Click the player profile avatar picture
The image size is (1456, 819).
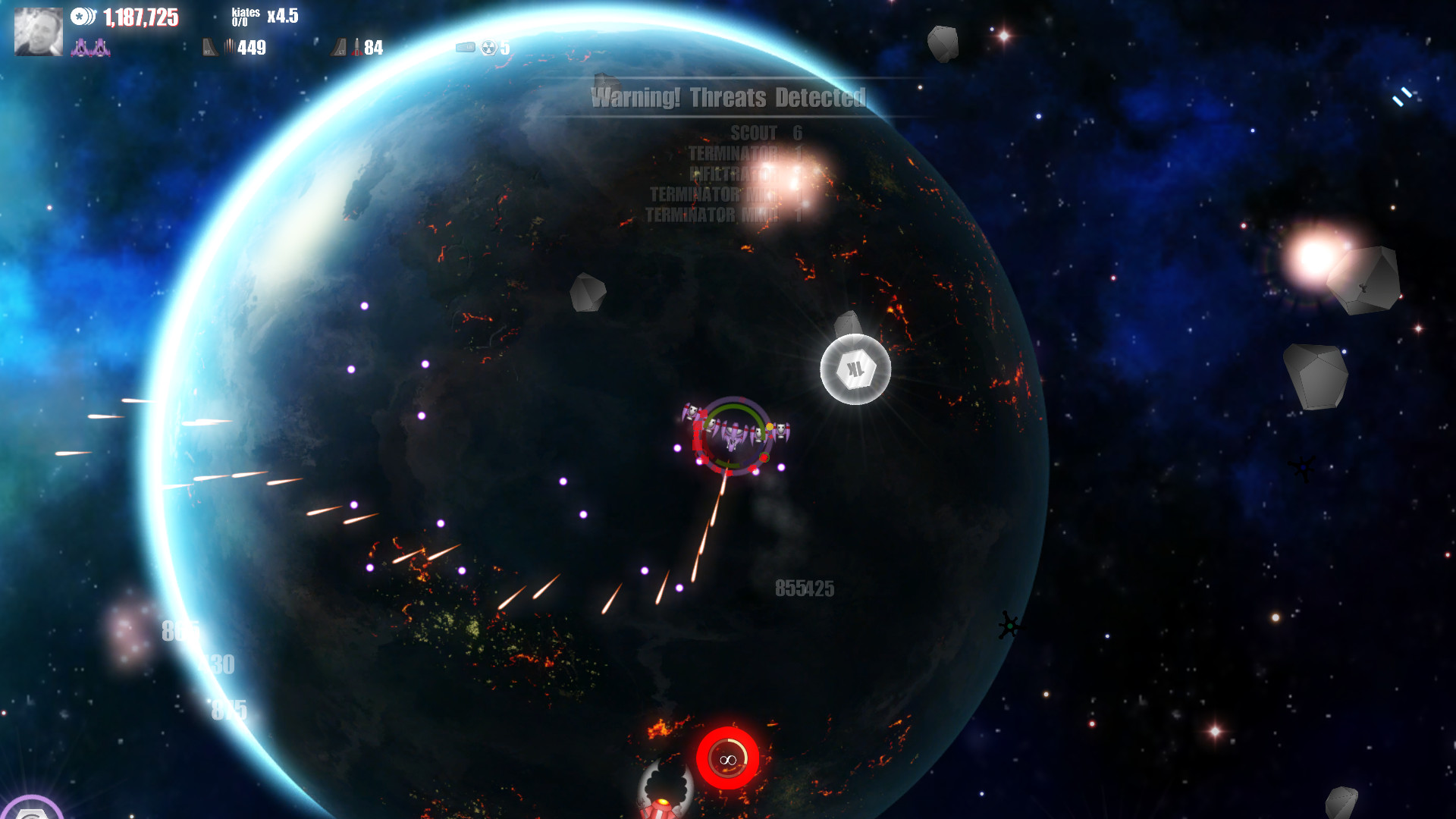coord(37,33)
